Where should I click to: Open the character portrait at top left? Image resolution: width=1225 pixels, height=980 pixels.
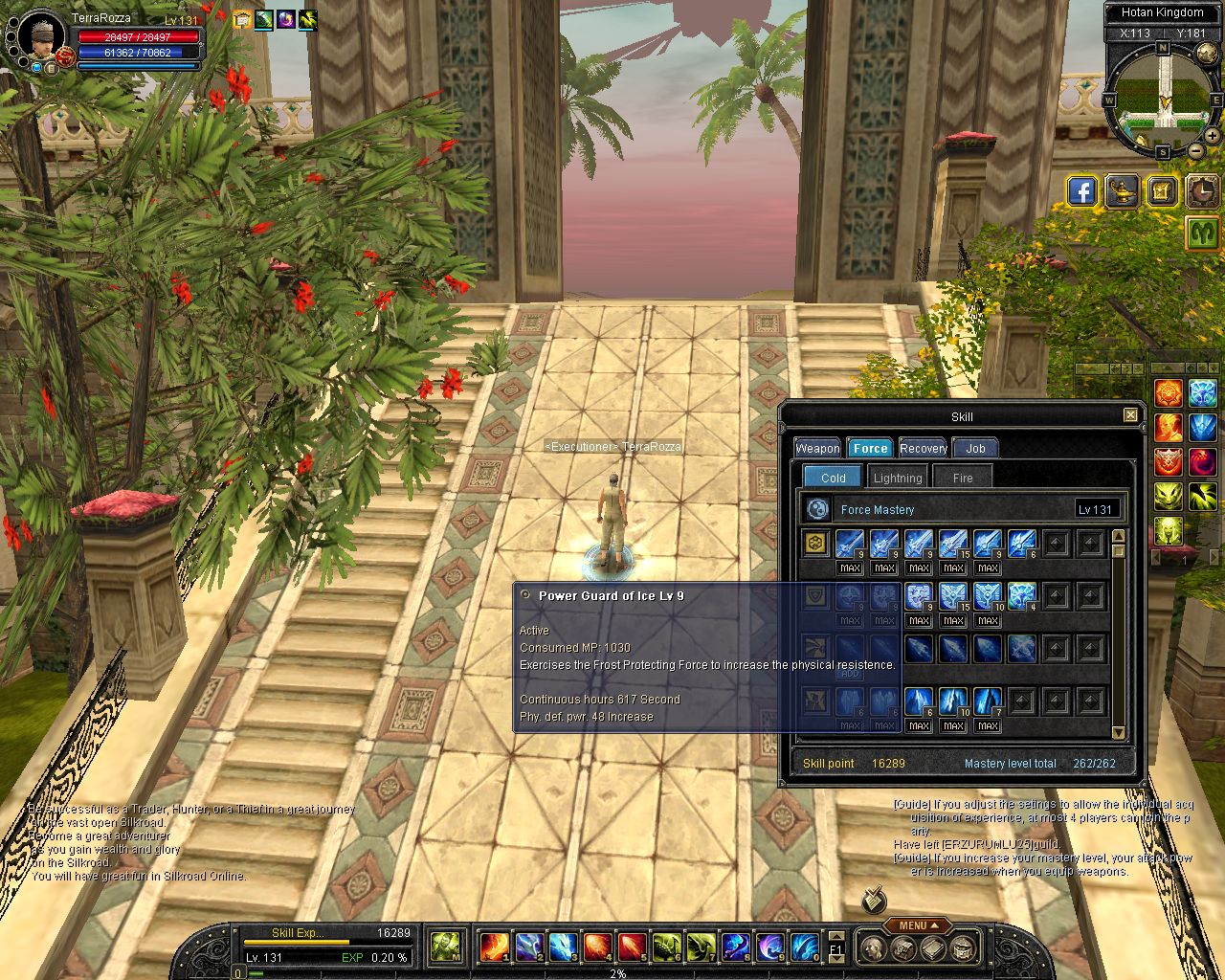[x=42, y=36]
